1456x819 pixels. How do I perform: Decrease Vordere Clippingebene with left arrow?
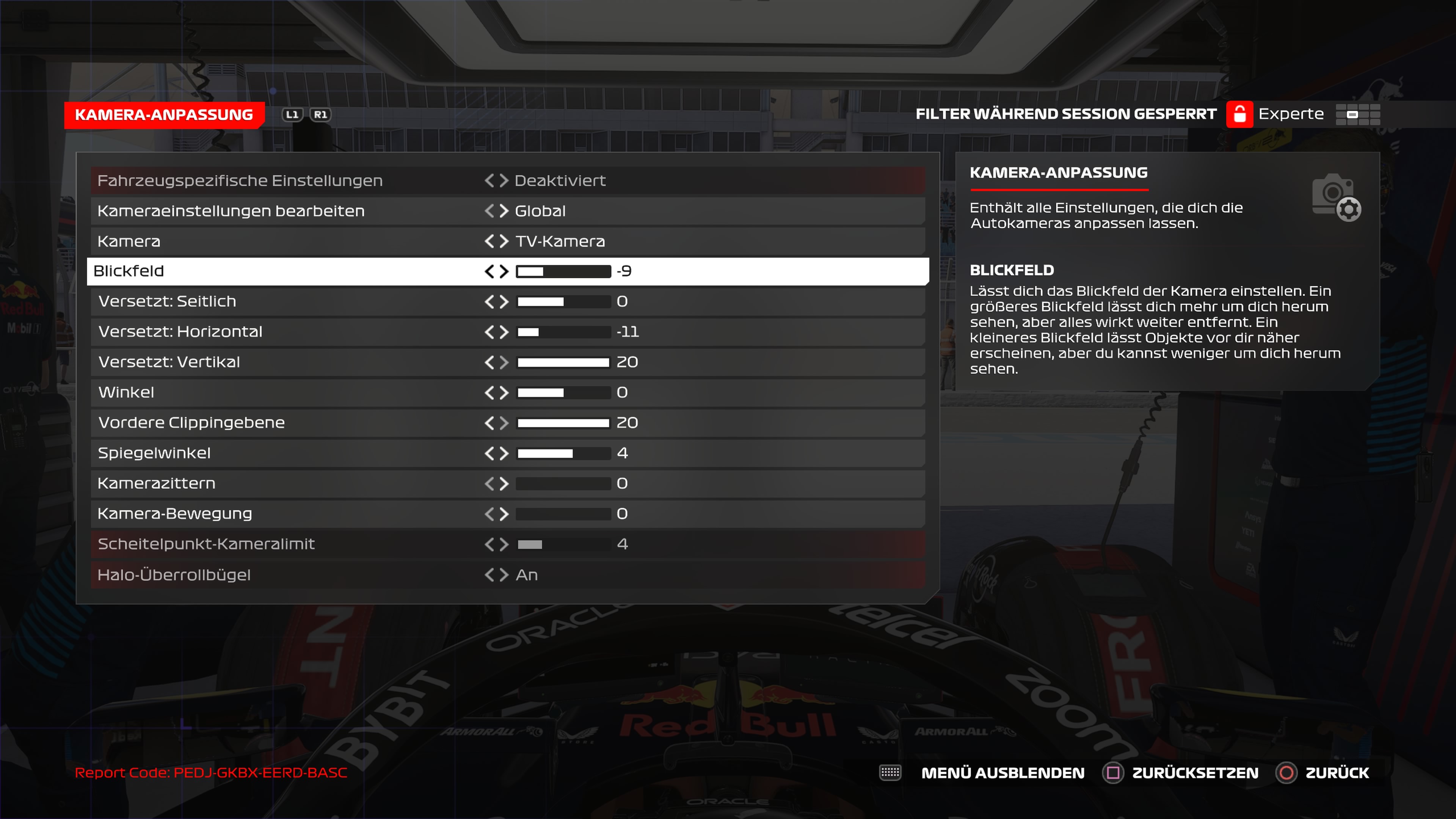(490, 423)
